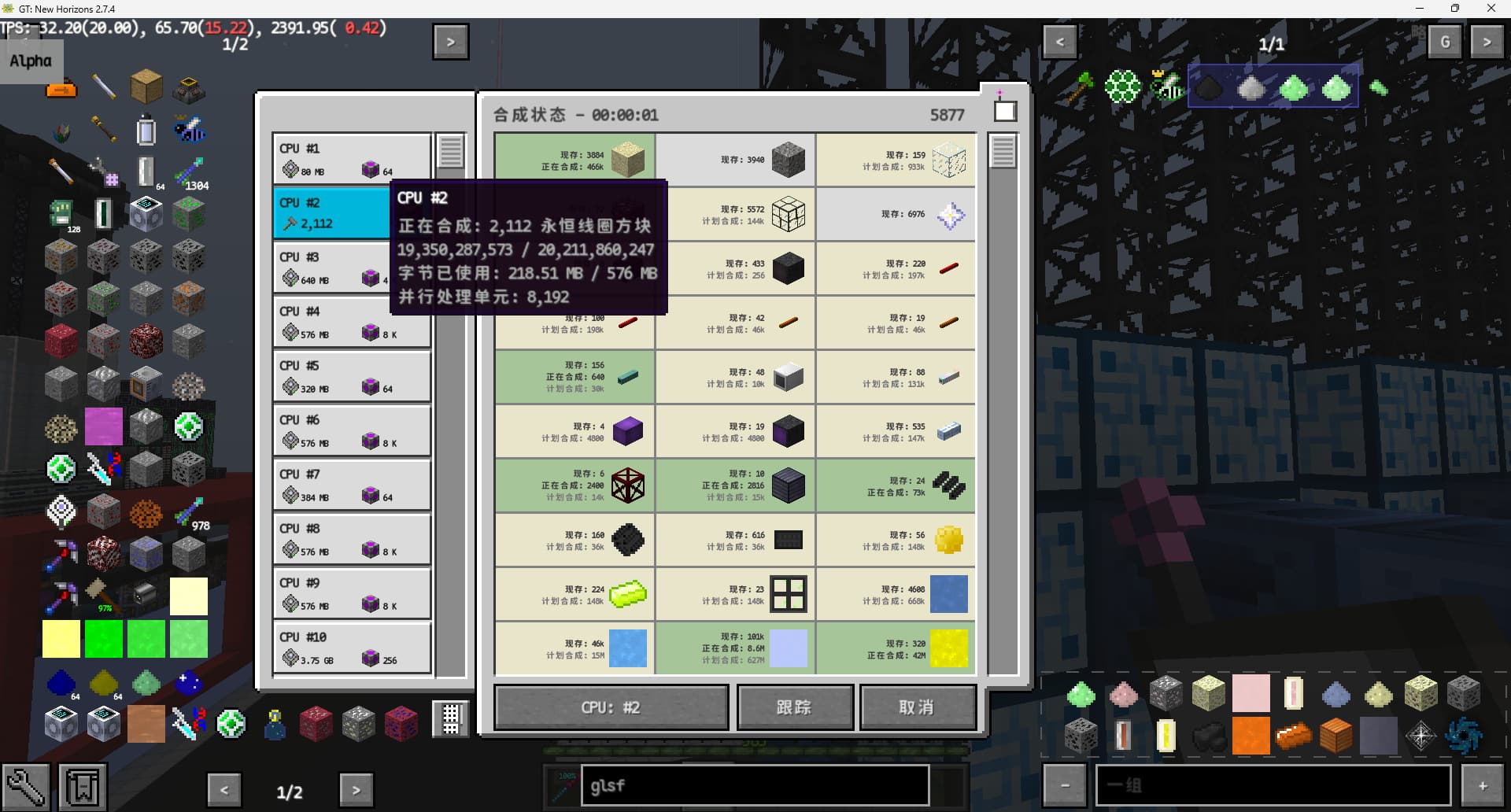1511x812 pixels.
Task: Select the CPU #10 entry with 3.75 GB
Action: click(x=352, y=648)
